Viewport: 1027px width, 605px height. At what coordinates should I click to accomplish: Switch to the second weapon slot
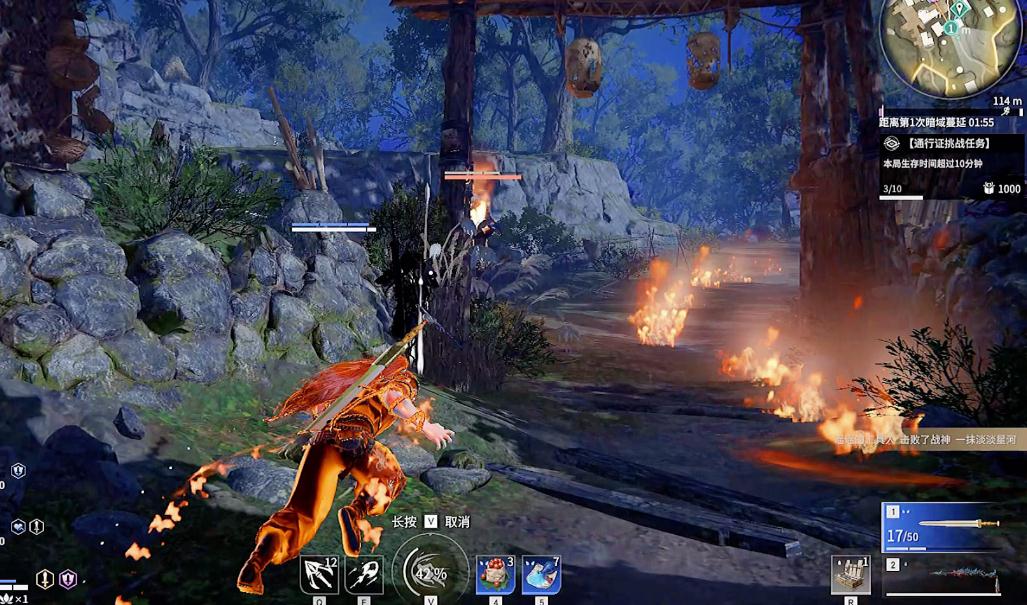coord(940,577)
